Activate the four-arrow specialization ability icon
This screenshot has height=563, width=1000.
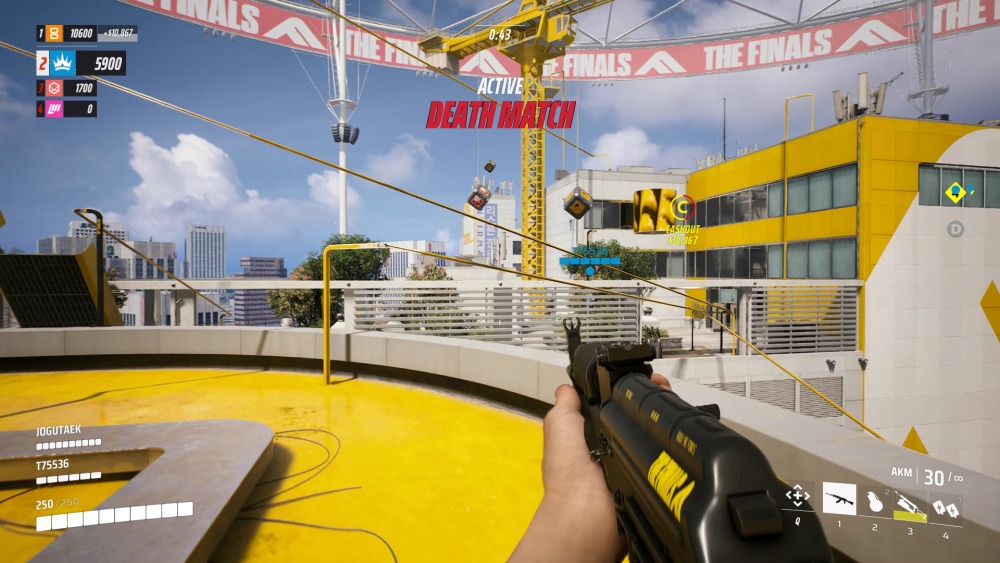tap(797, 496)
